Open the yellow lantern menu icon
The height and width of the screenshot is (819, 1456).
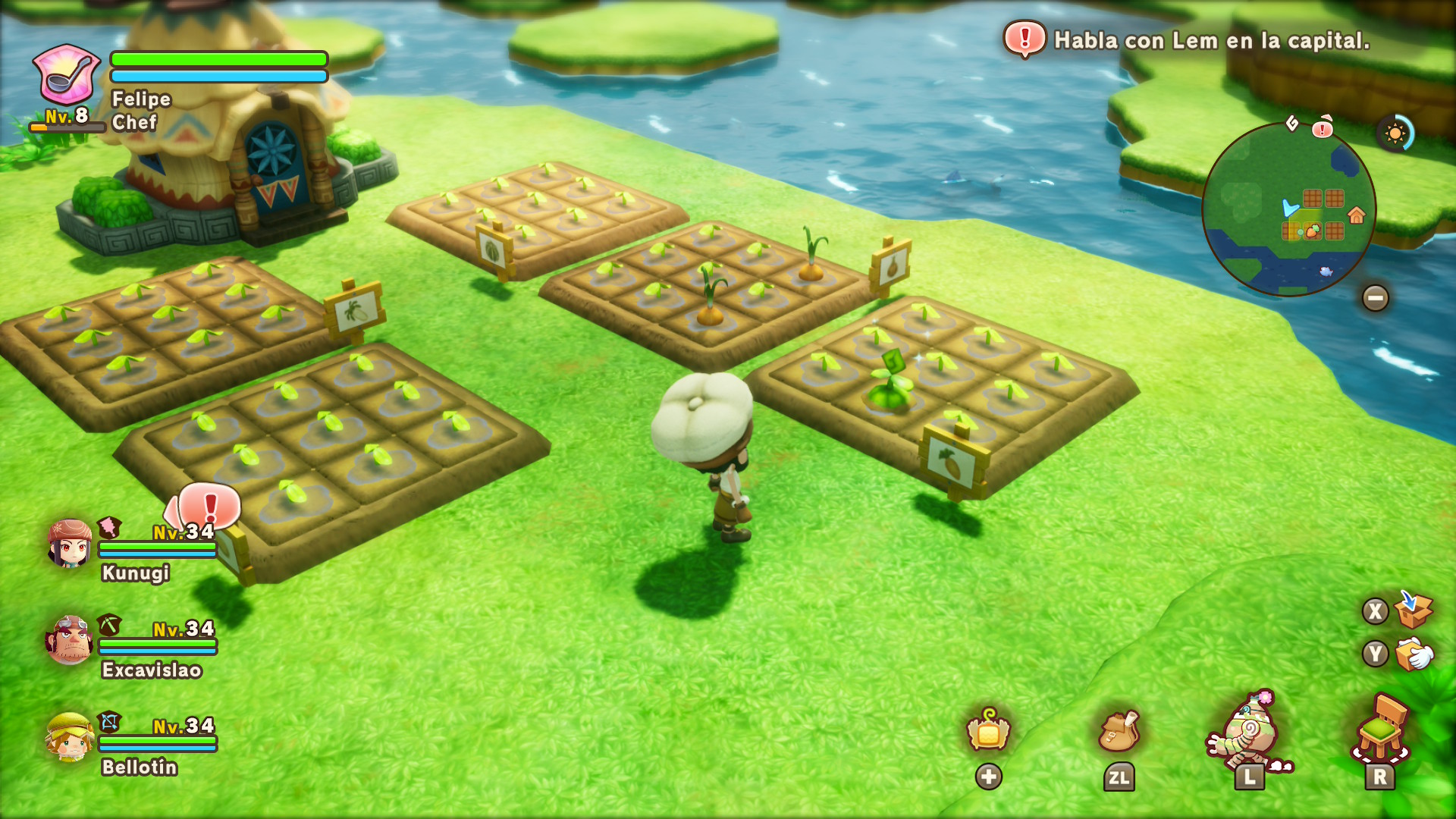point(988,731)
